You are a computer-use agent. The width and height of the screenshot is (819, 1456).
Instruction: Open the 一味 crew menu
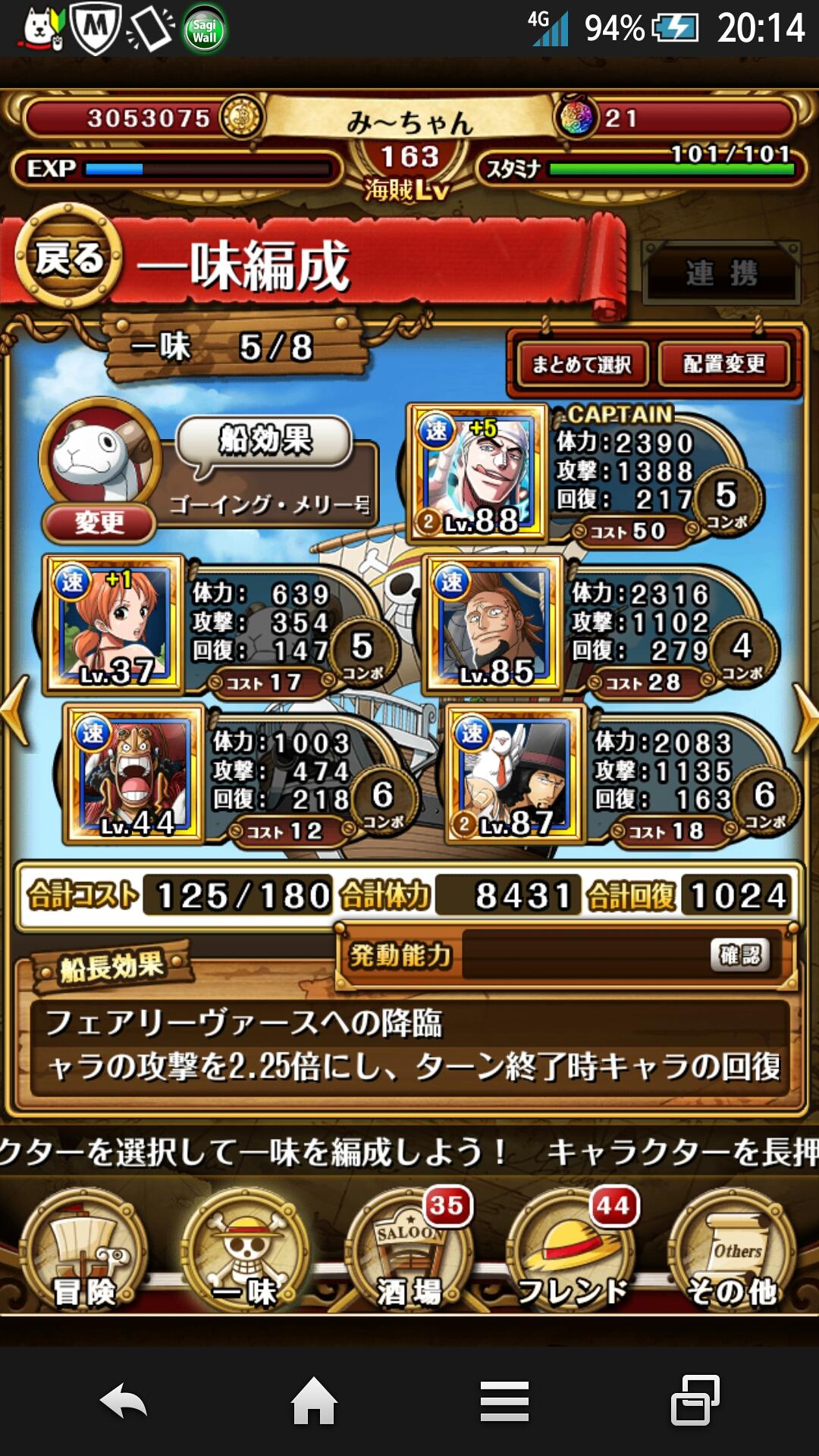[245, 1253]
